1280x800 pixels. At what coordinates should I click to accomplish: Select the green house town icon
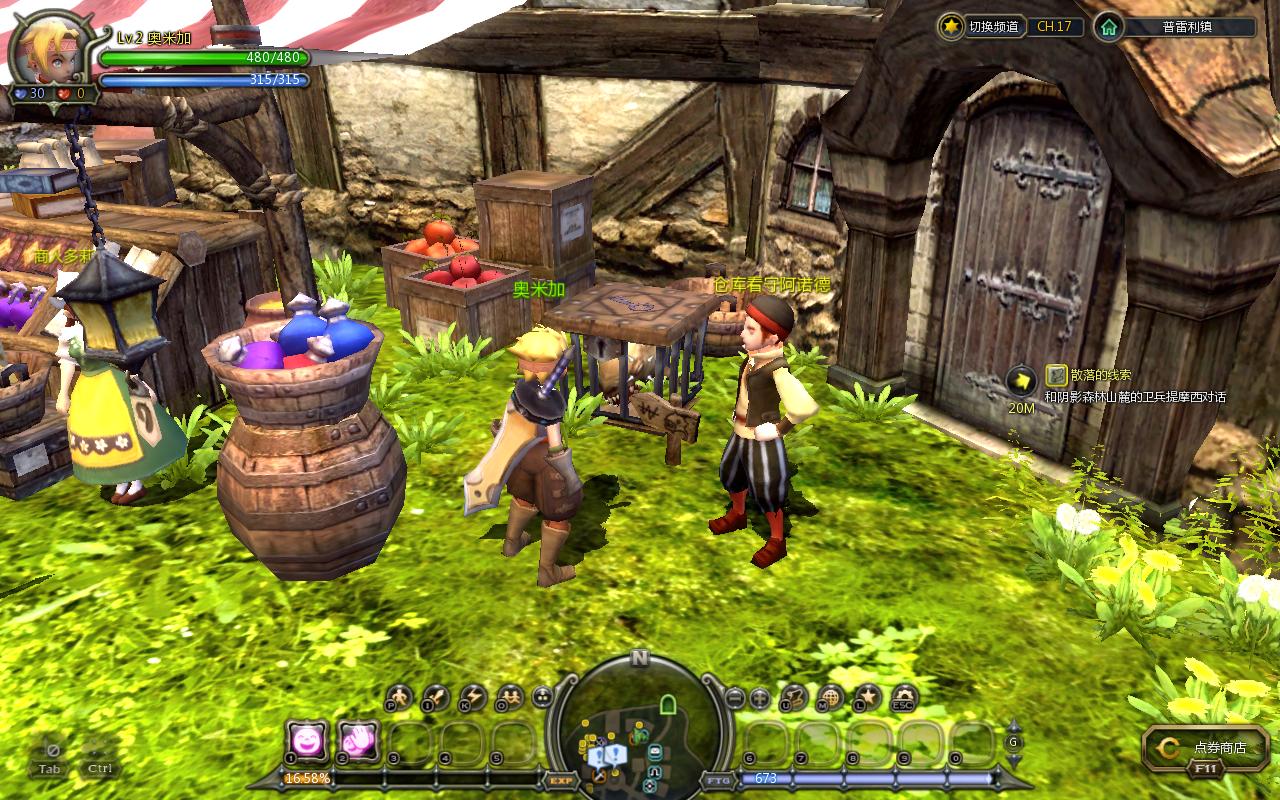(1107, 27)
